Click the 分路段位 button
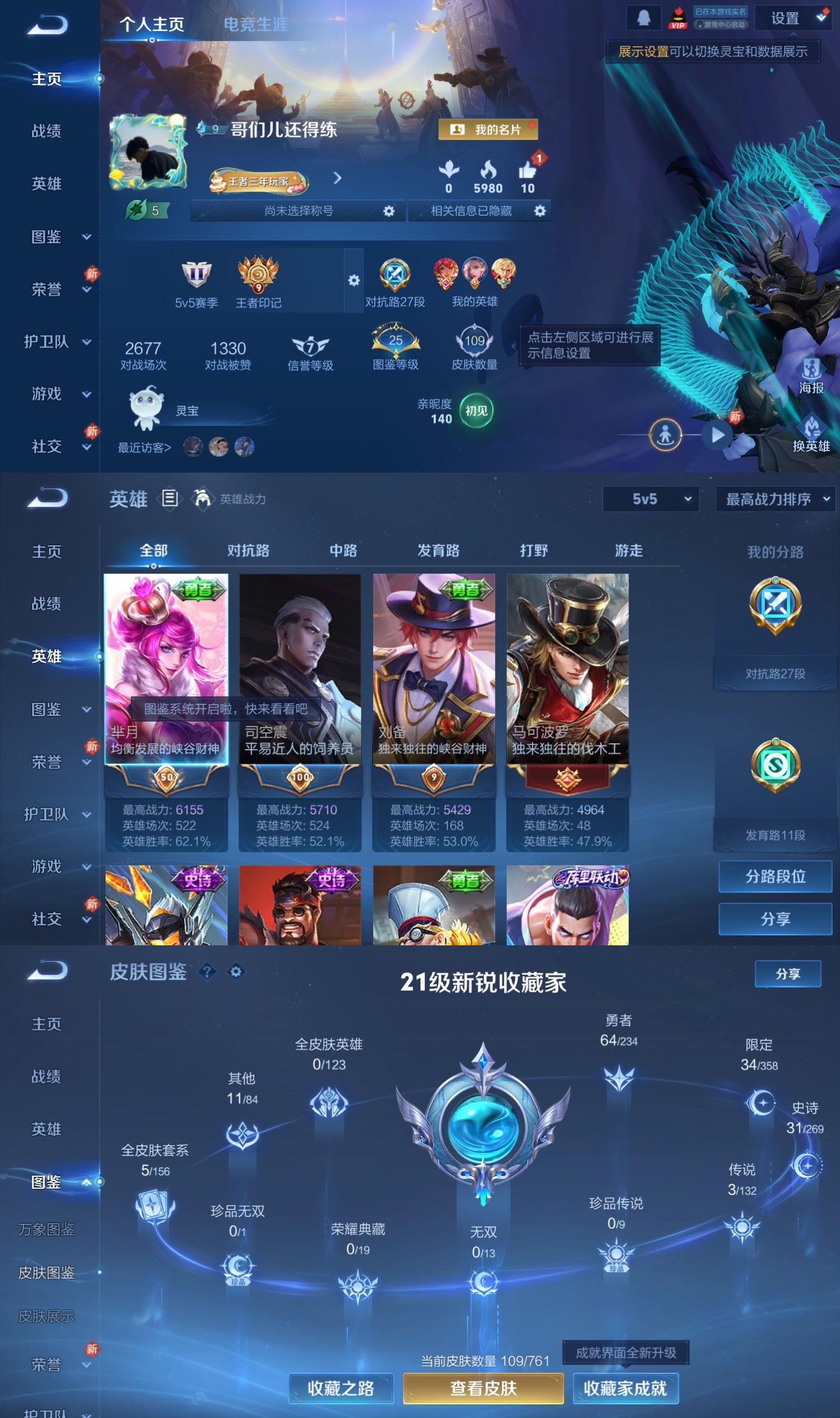Viewport: 840px width, 1418px height. point(775,877)
